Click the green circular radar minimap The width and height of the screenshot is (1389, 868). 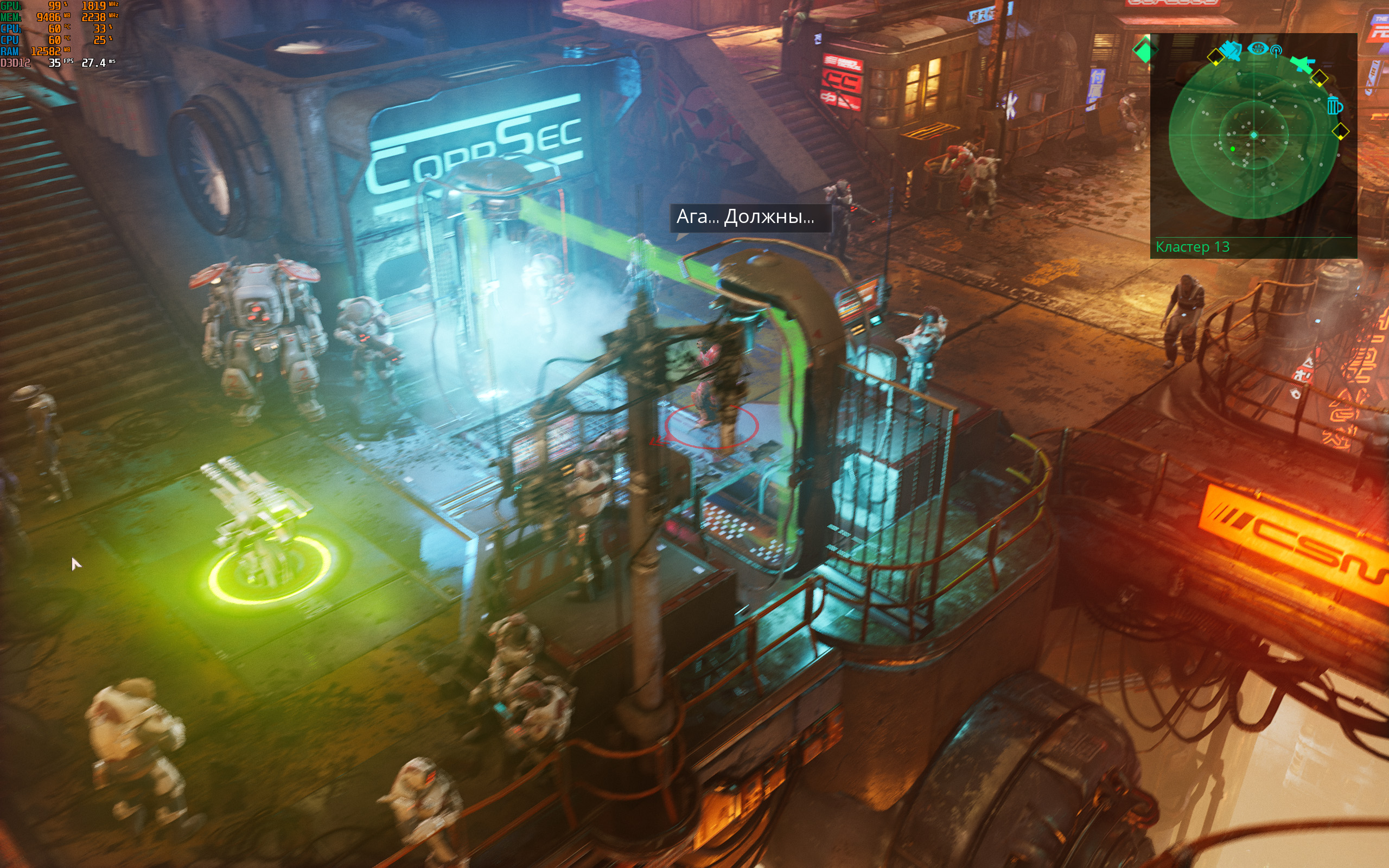point(1253,136)
